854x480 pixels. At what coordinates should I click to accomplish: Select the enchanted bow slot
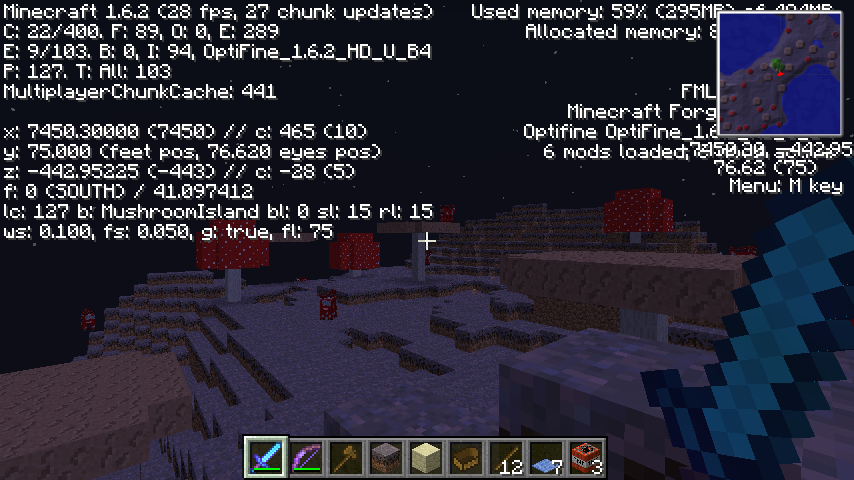click(x=307, y=458)
